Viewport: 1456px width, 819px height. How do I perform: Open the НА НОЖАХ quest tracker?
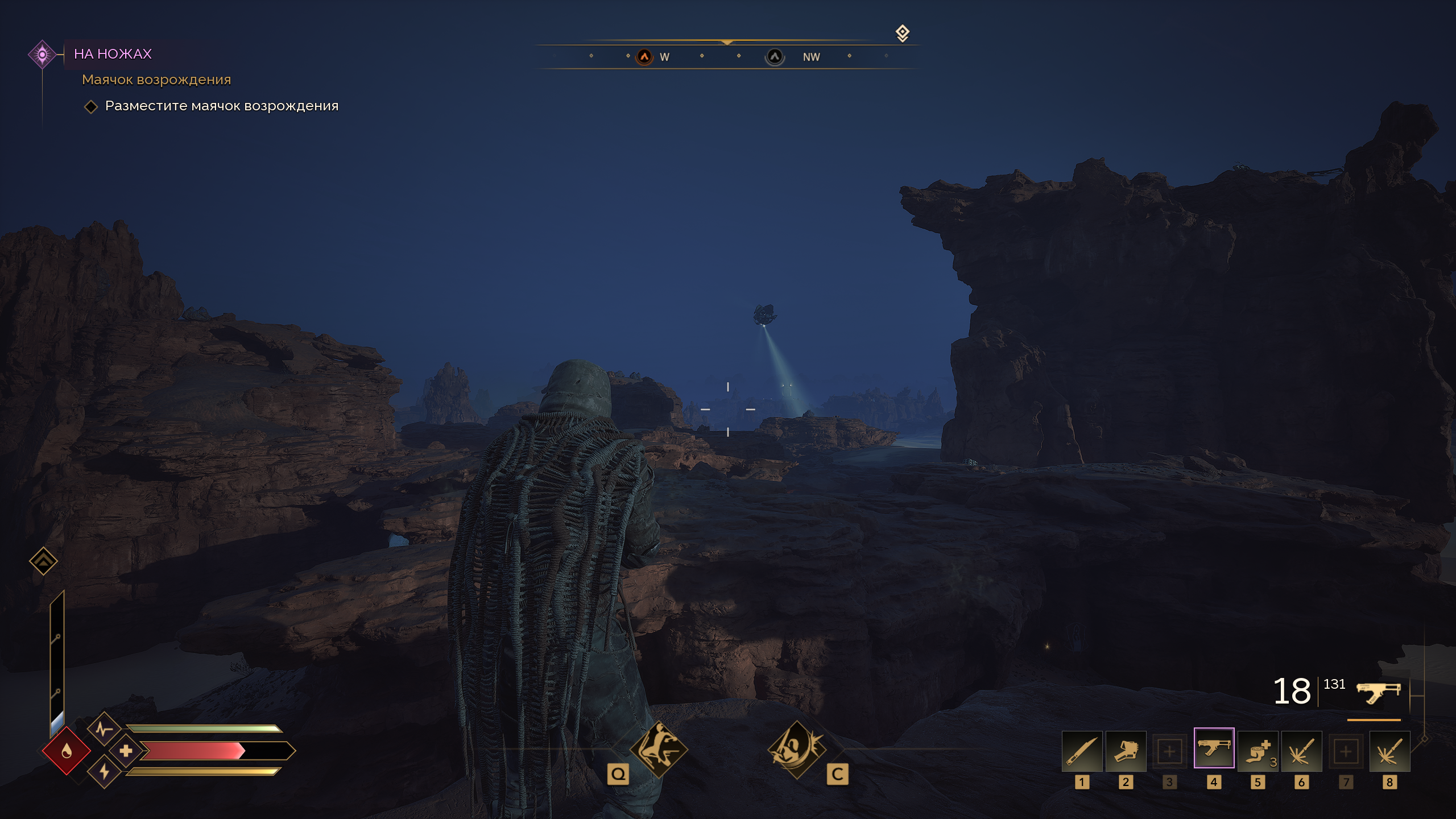[113, 54]
